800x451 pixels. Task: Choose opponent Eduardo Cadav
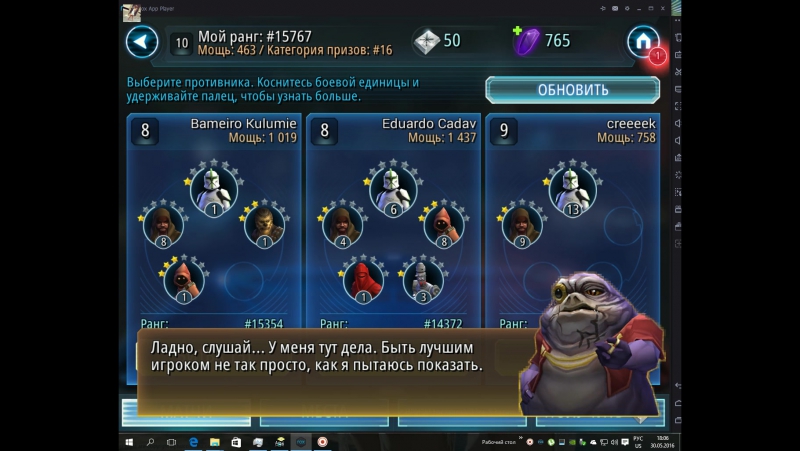point(393,220)
